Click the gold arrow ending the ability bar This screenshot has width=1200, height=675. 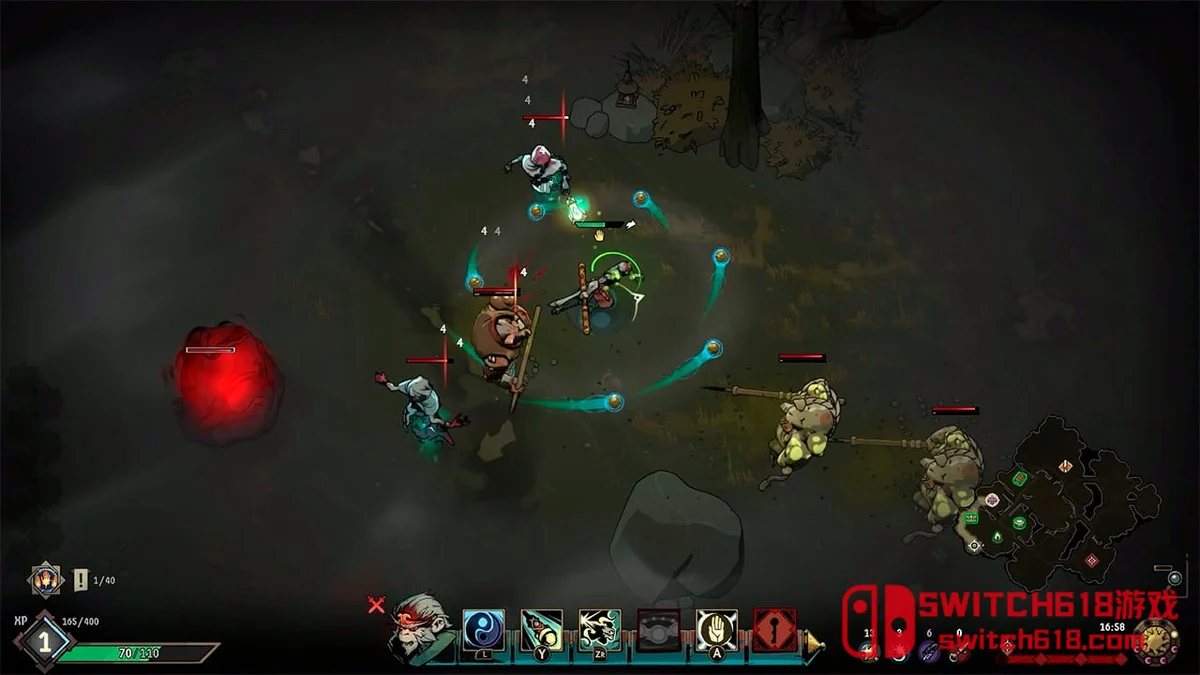click(x=815, y=642)
